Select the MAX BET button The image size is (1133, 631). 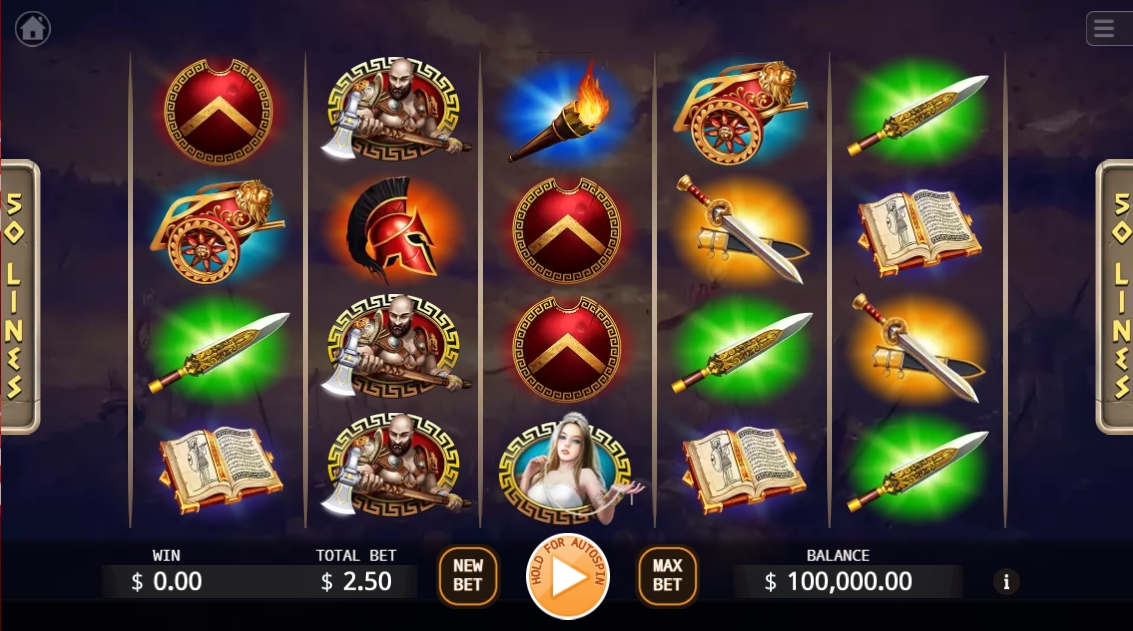pos(667,576)
